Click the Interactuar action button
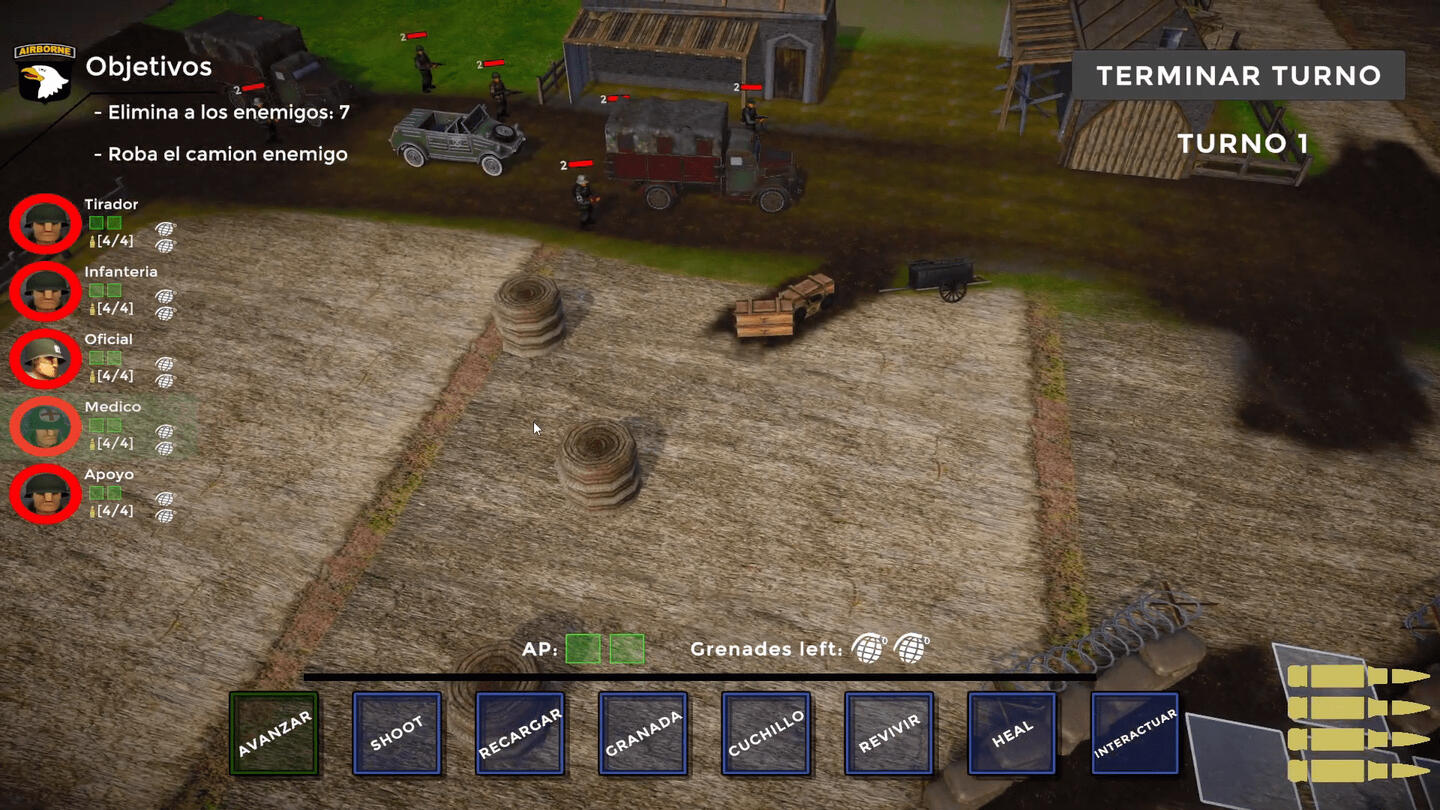The image size is (1440, 810). 1135,733
